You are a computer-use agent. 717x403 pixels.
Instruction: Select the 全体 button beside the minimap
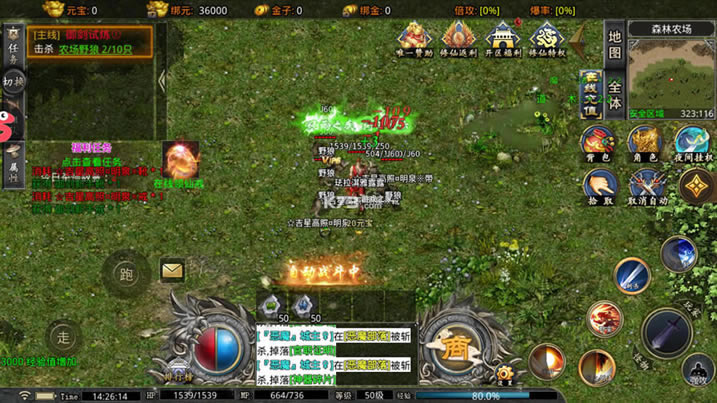pyautogui.click(x=615, y=95)
